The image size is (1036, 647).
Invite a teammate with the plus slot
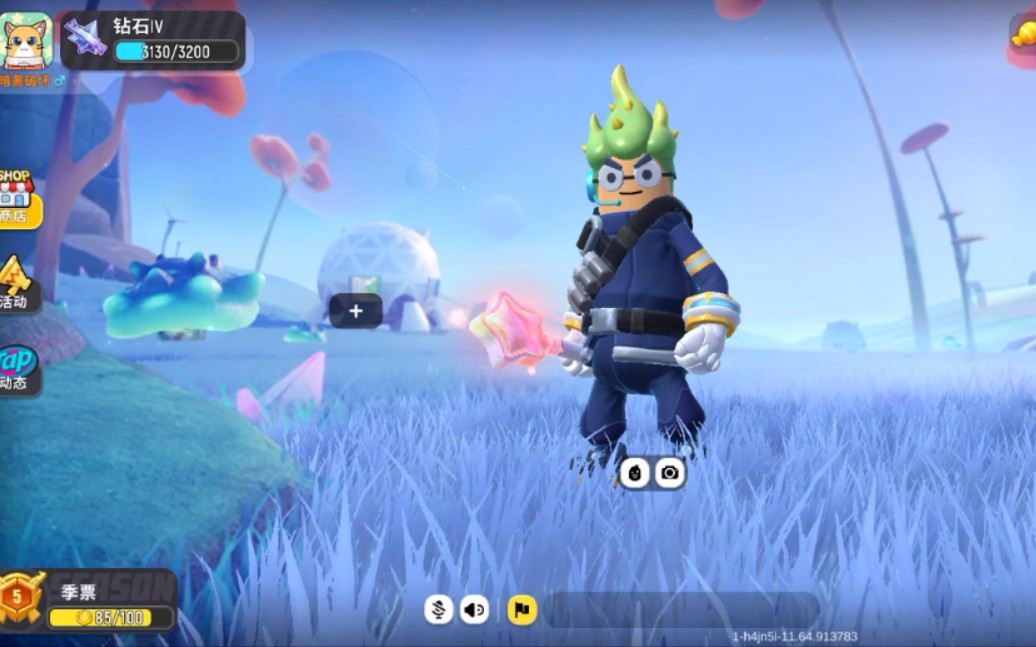coord(356,311)
